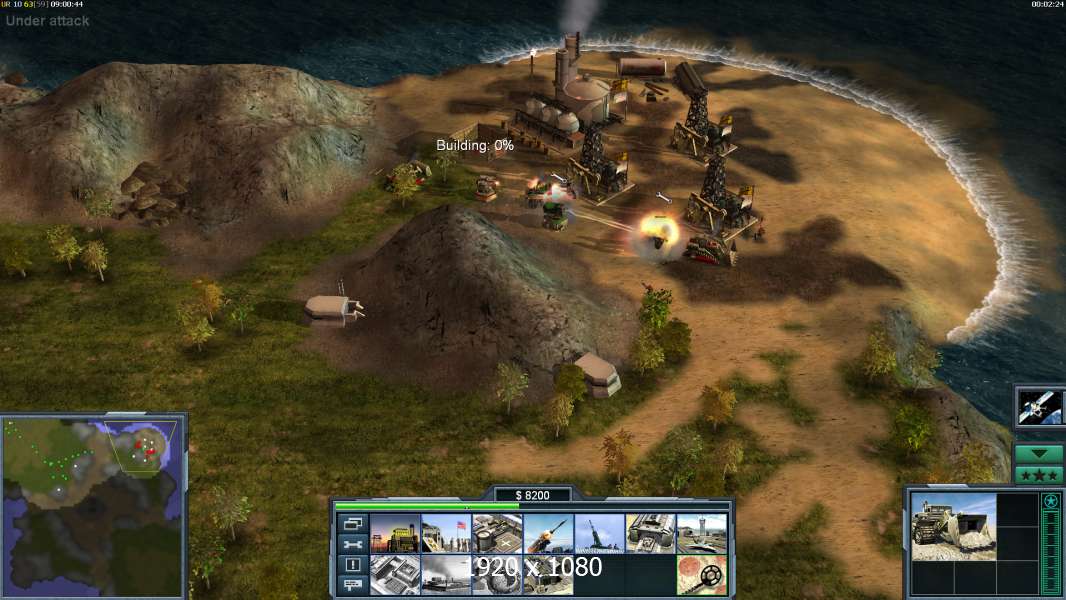Choose the greyed-out battleship dock icon
The width and height of the screenshot is (1066, 600).
446,575
